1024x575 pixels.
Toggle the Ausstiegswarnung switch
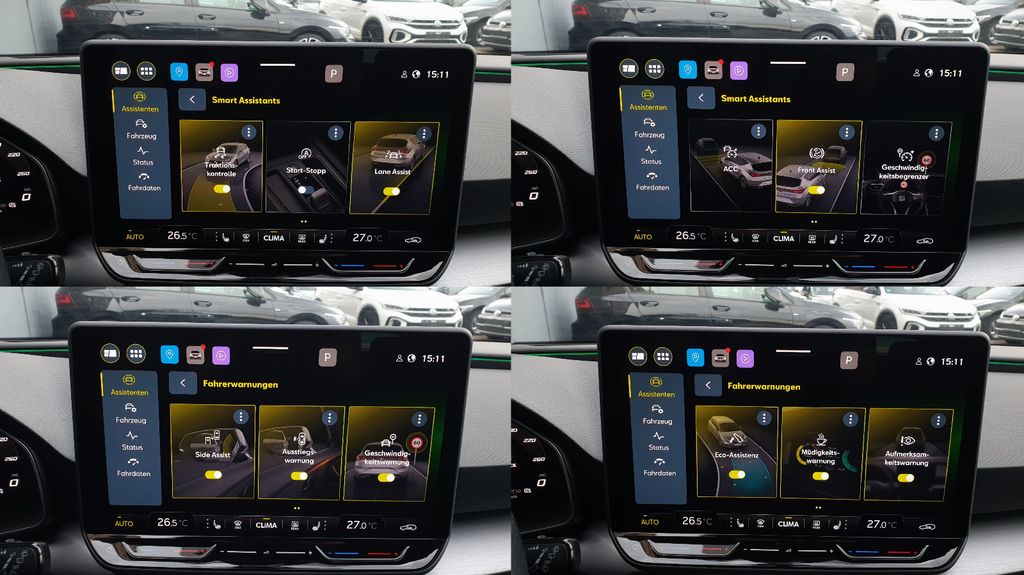point(299,476)
